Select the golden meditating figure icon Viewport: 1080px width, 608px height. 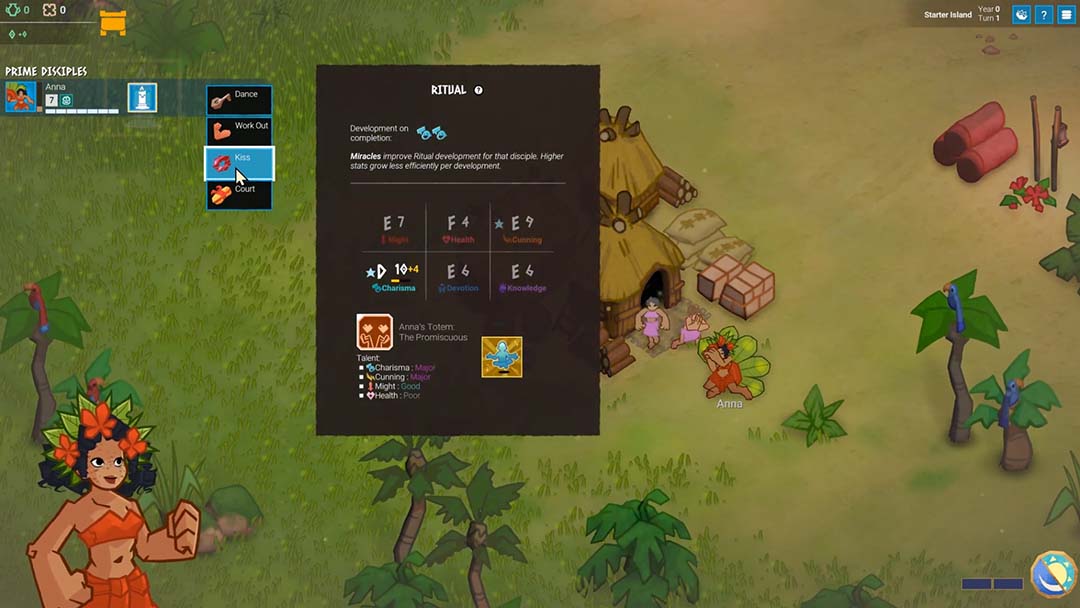point(501,357)
